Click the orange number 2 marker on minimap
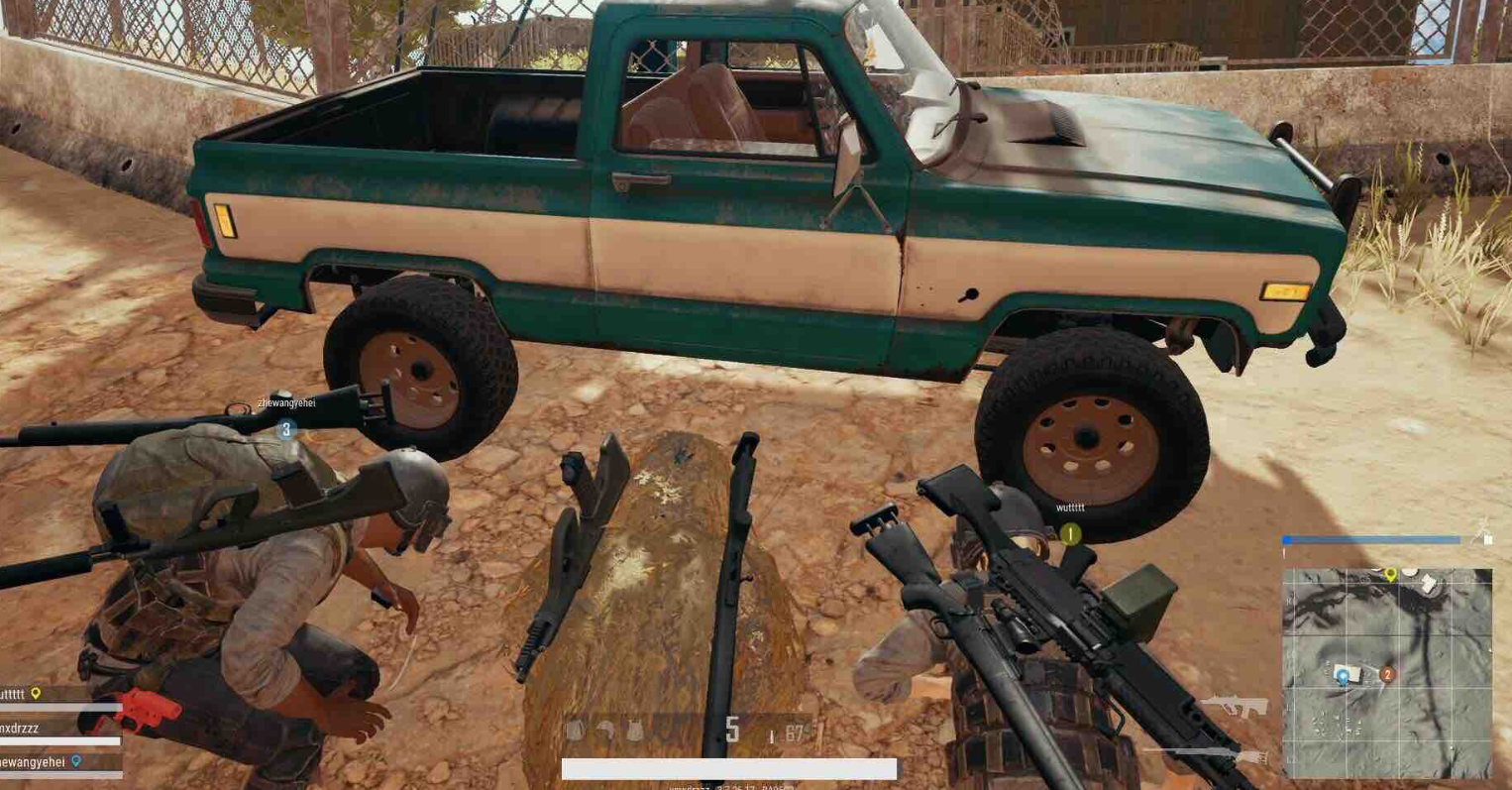 (1387, 674)
